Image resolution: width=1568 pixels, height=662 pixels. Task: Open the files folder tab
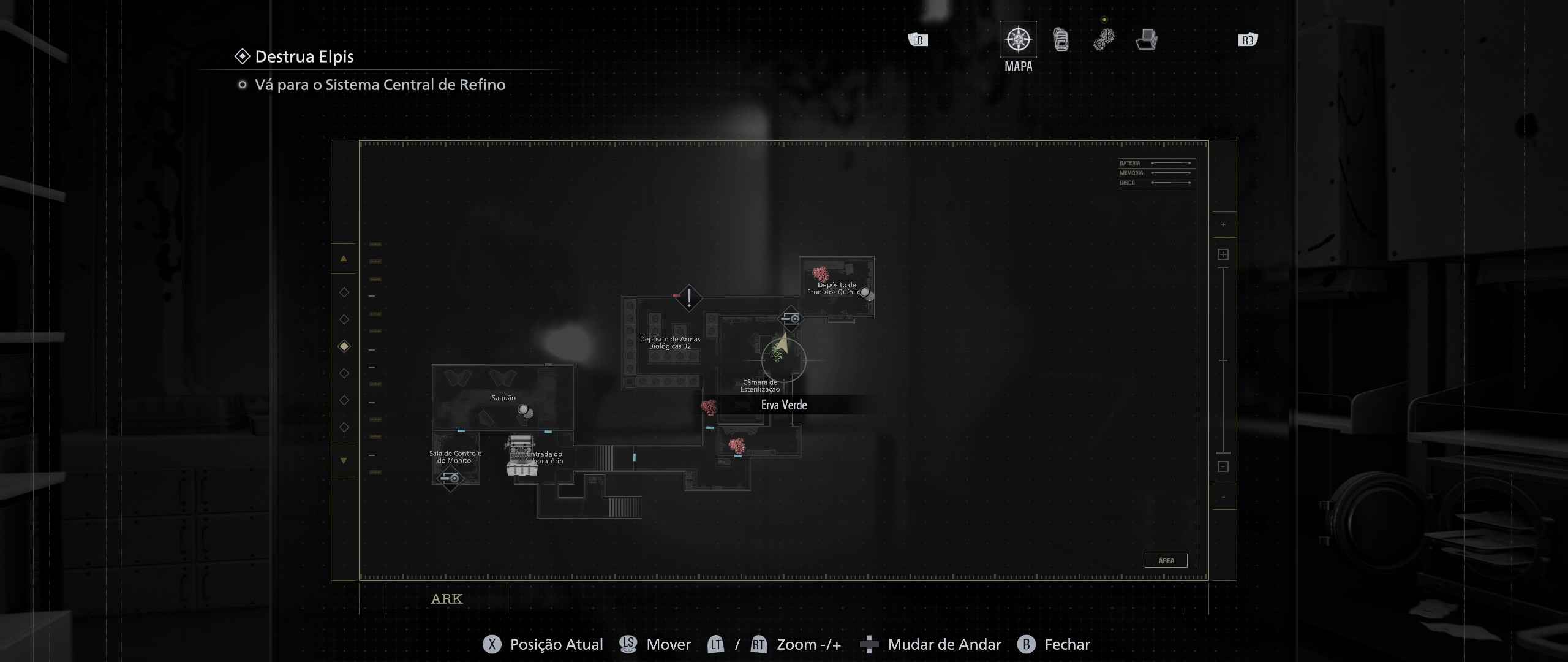(1146, 40)
